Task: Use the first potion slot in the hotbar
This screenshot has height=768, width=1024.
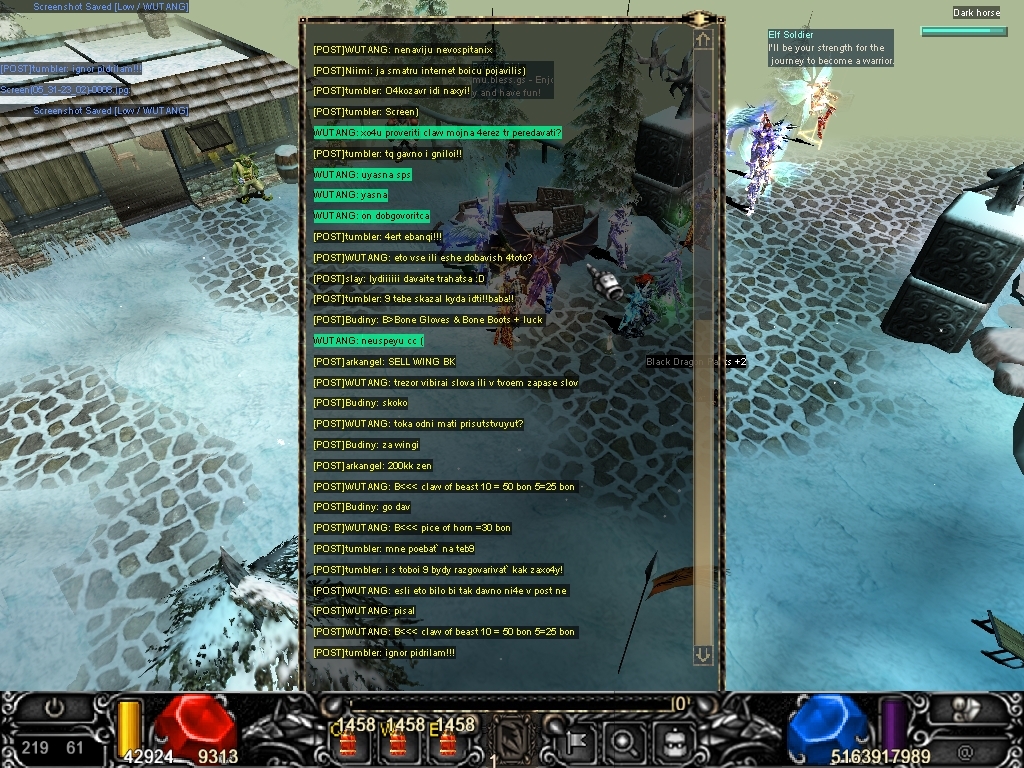Action: (x=349, y=743)
